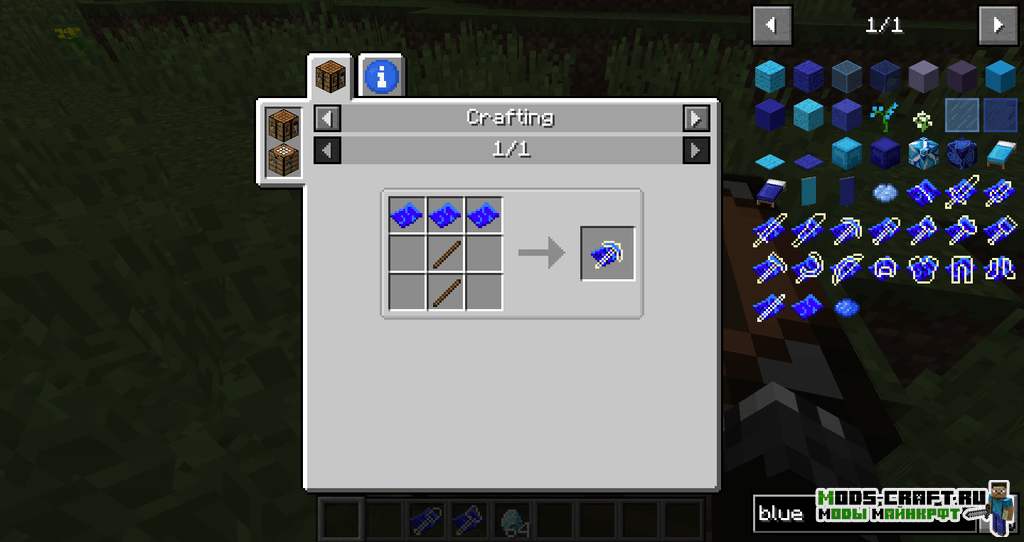Image resolution: width=1024 pixels, height=542 pixels.
Task: Advance to the next recipe page in the panel
Action: coord(696,150)
